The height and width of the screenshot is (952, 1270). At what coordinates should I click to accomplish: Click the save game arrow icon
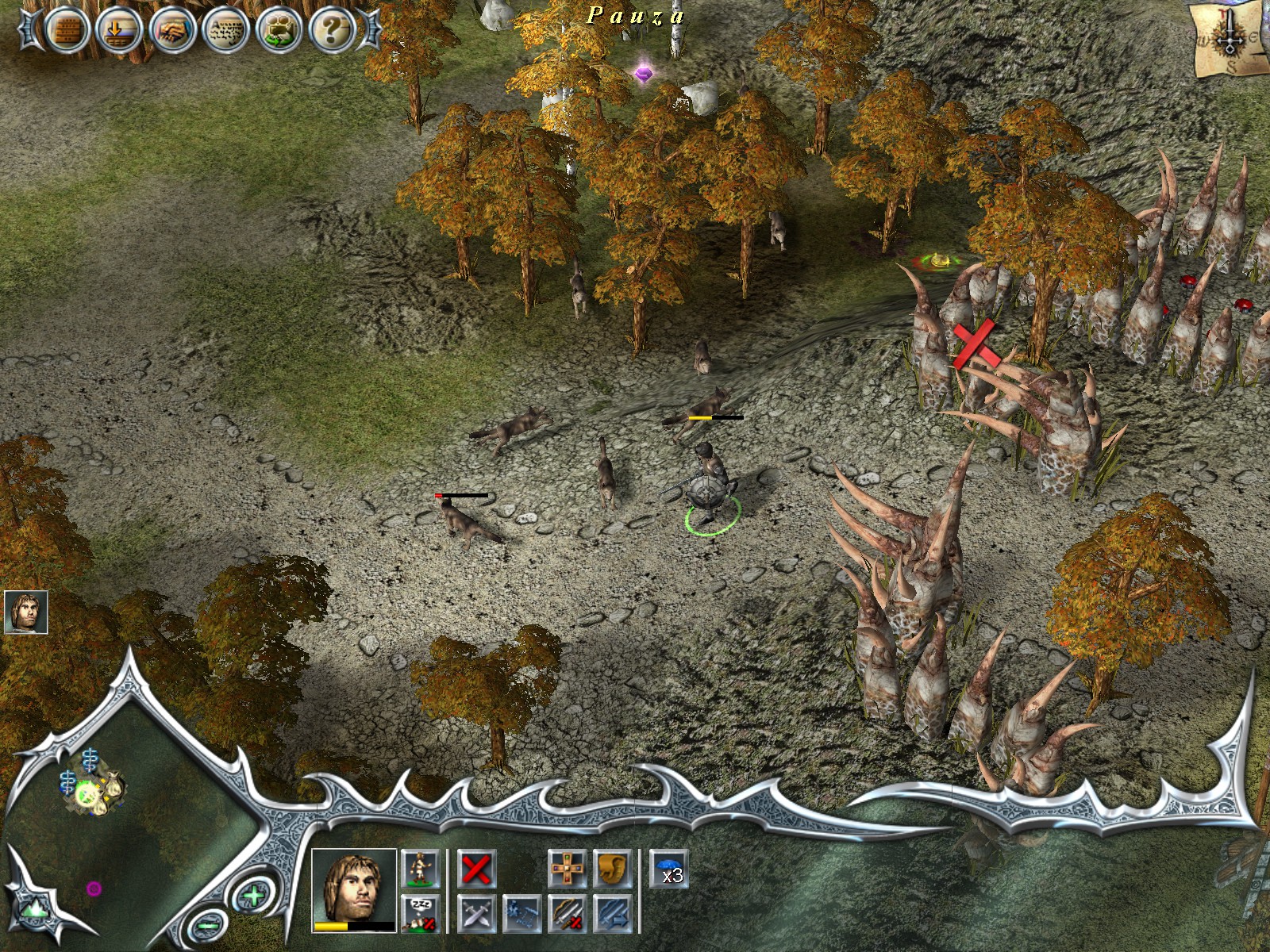(119, 31)
